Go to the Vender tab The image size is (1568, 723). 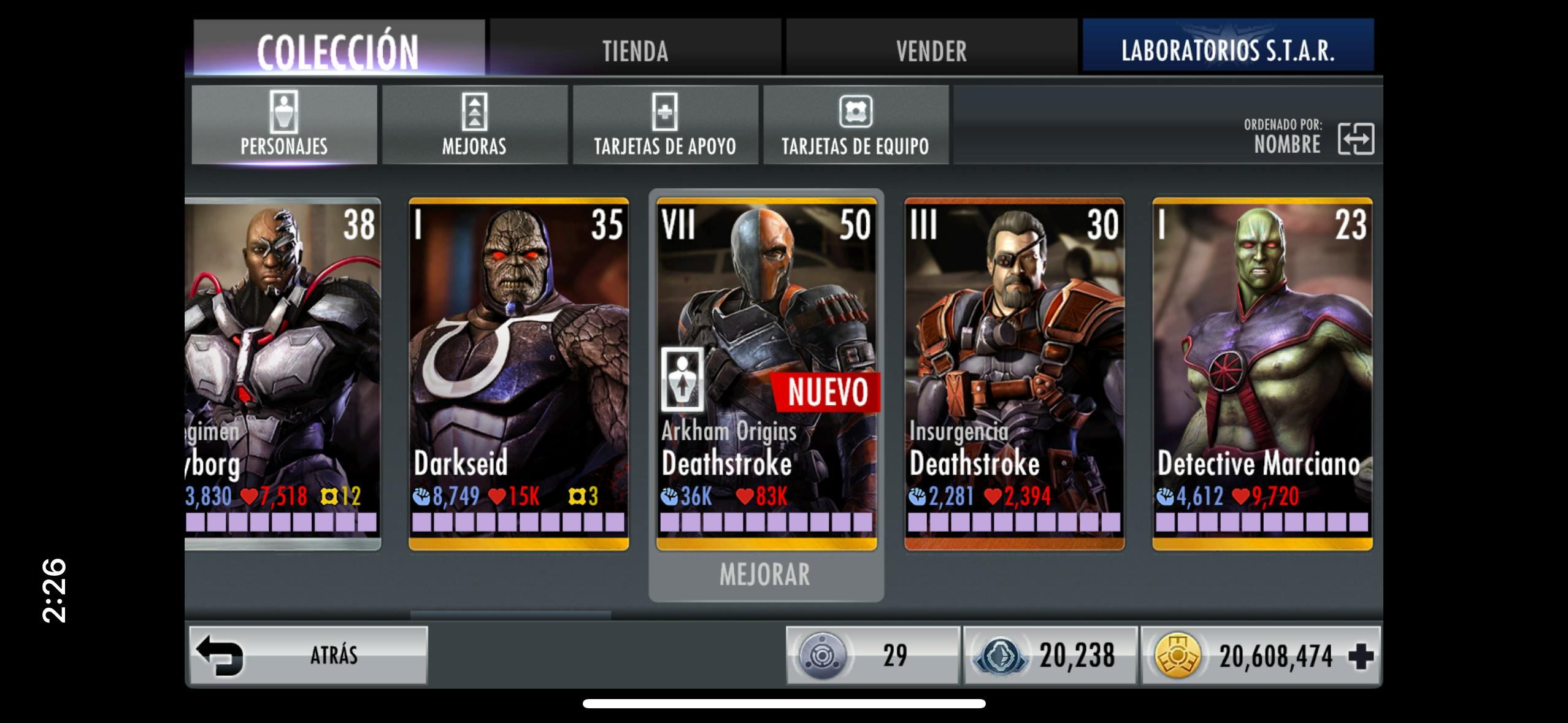[x=931, y=49]
